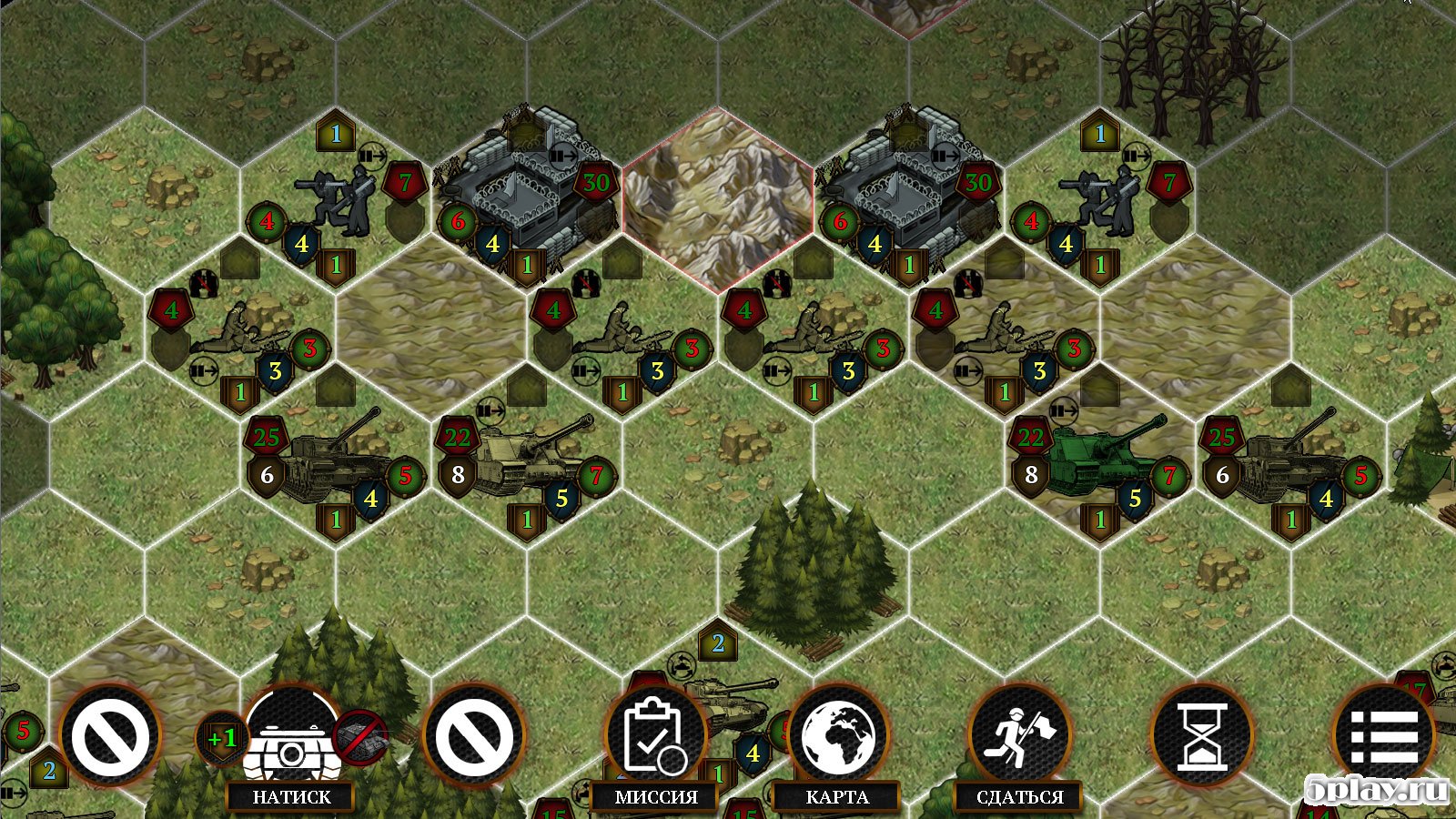Open the МИССИЯ objectives clipboard

coord(656,737)
